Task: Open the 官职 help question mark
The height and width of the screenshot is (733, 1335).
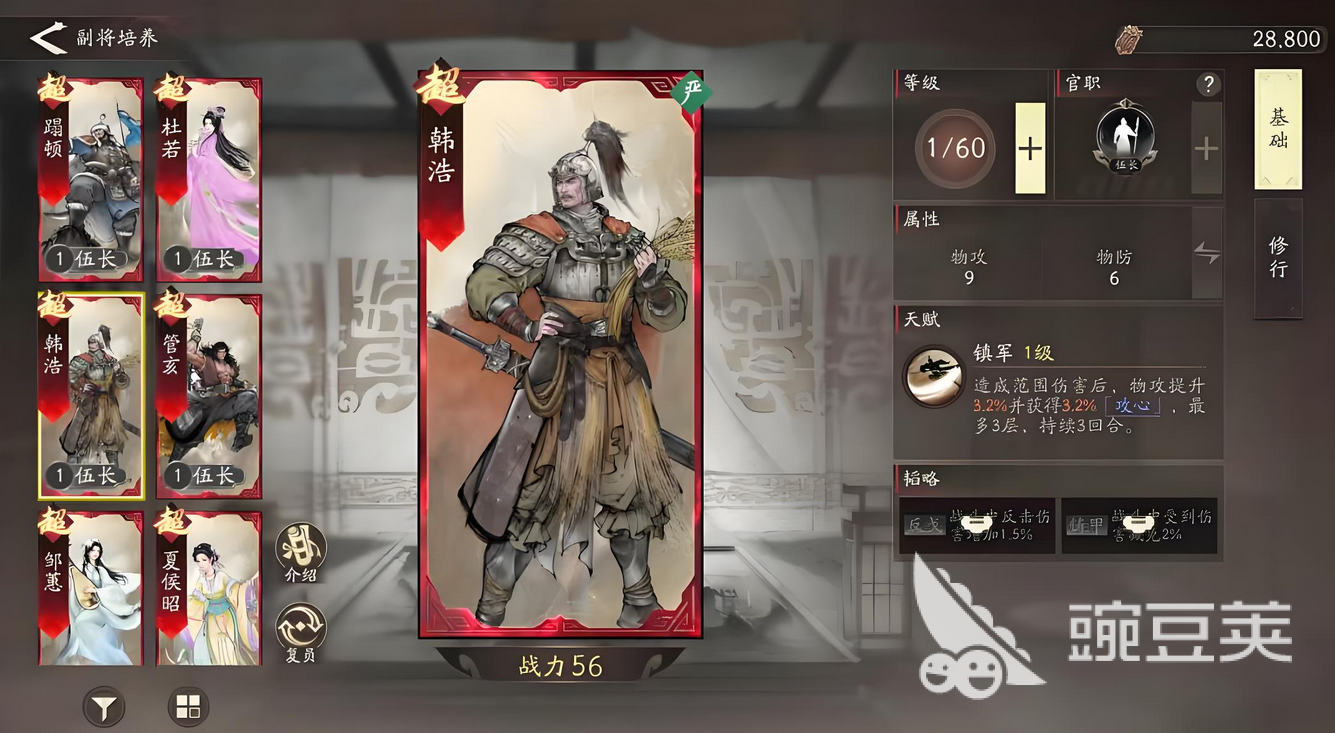Action: pos(1208,84)
